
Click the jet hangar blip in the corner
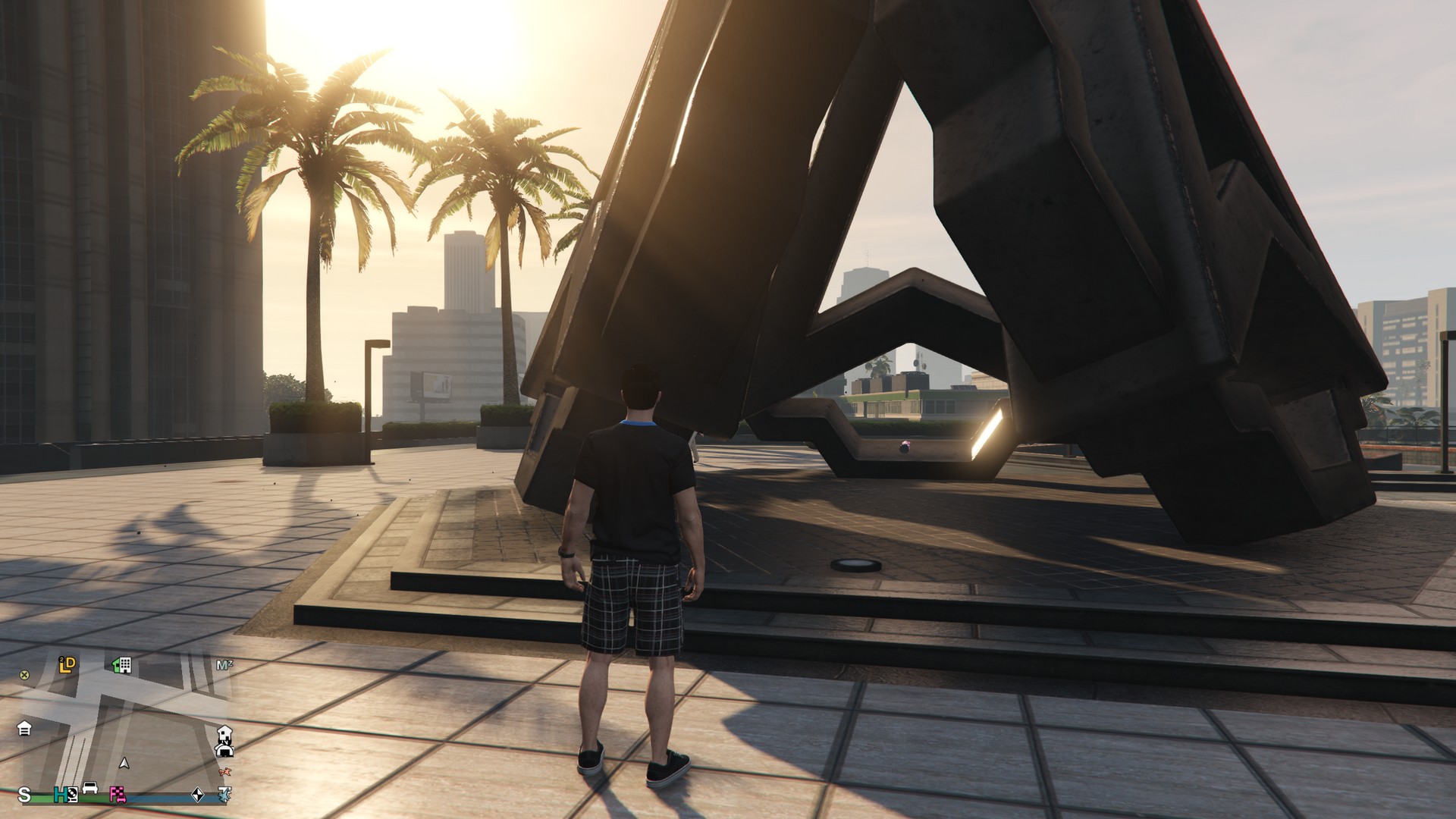225,795
